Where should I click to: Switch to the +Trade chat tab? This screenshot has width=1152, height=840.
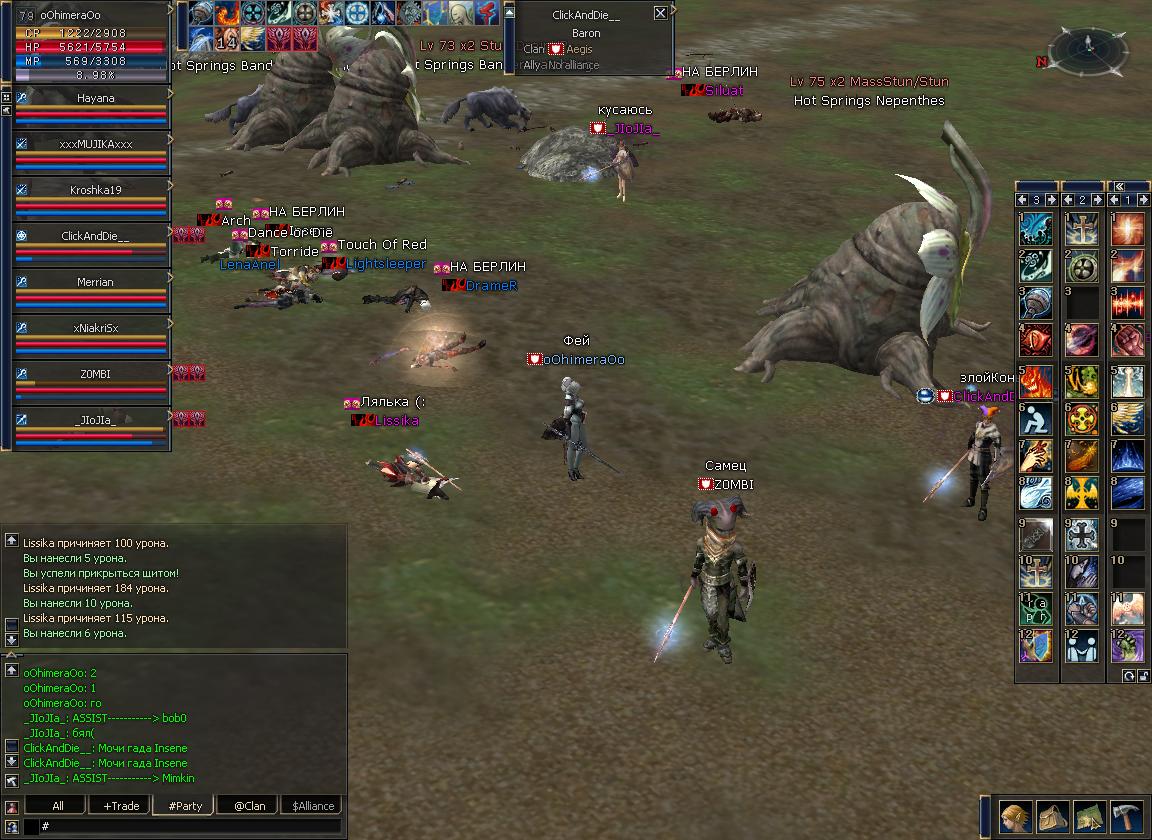[121, 806]
